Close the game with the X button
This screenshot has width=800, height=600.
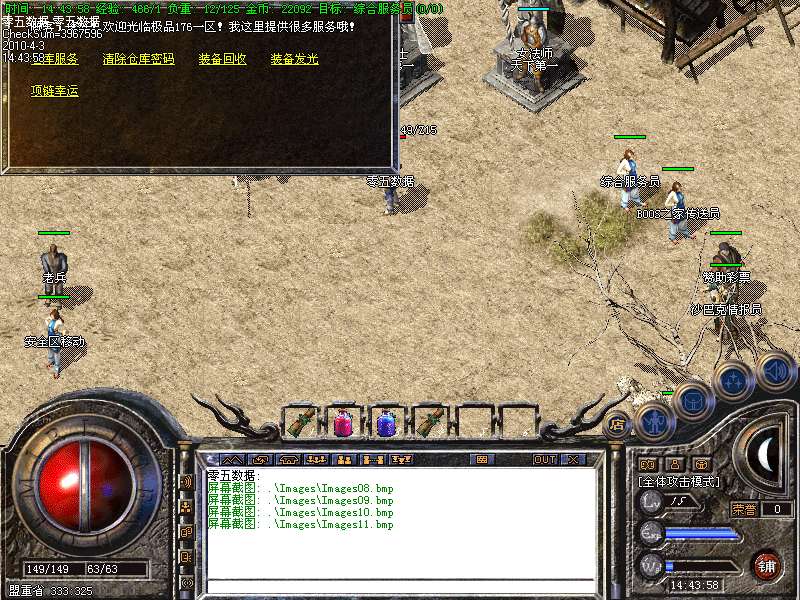(573, 460)
